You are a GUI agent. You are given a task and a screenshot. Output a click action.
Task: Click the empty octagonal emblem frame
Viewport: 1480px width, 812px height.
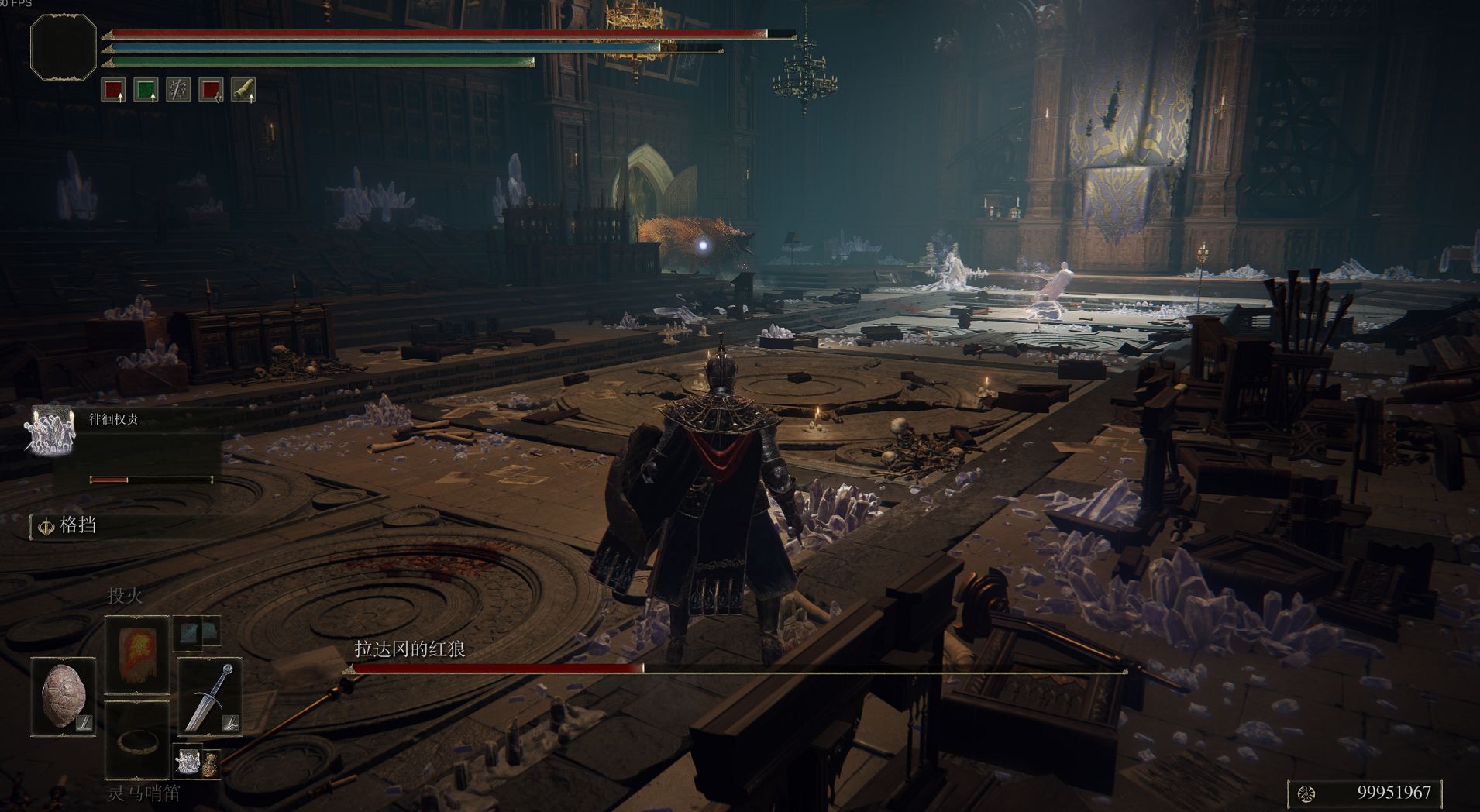click(x=63, y=46)
